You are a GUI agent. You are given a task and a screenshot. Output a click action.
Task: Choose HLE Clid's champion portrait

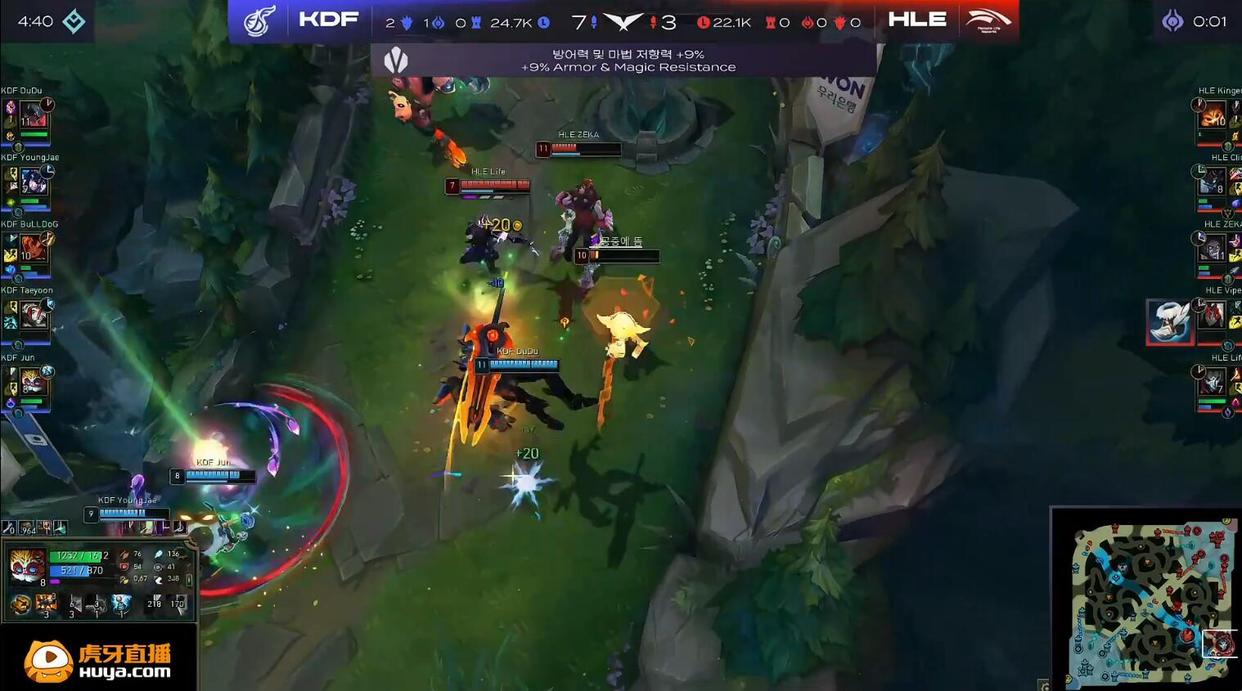coord(1213,182)
